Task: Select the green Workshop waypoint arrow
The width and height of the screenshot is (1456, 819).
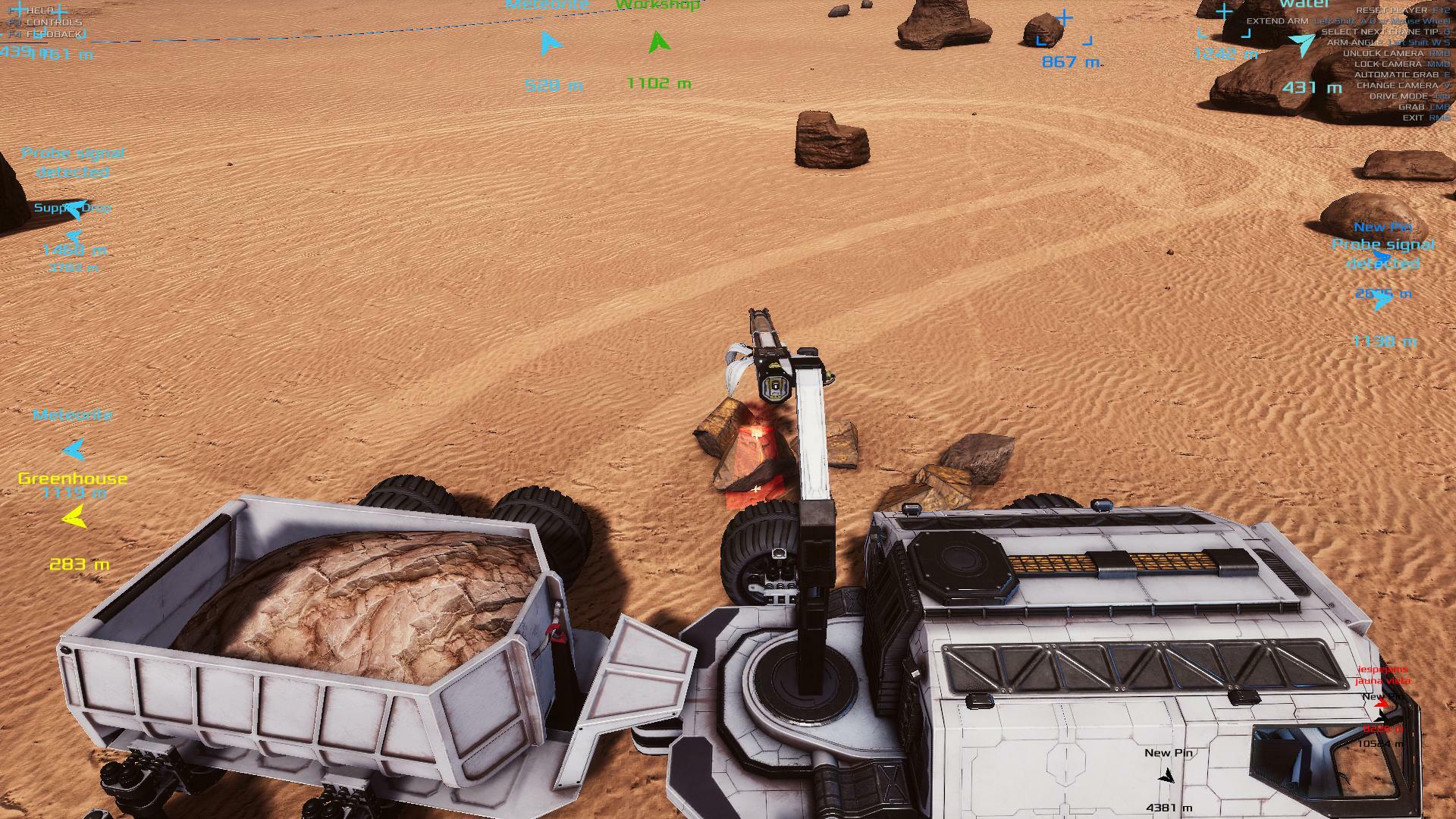Action: pos(659,42)
